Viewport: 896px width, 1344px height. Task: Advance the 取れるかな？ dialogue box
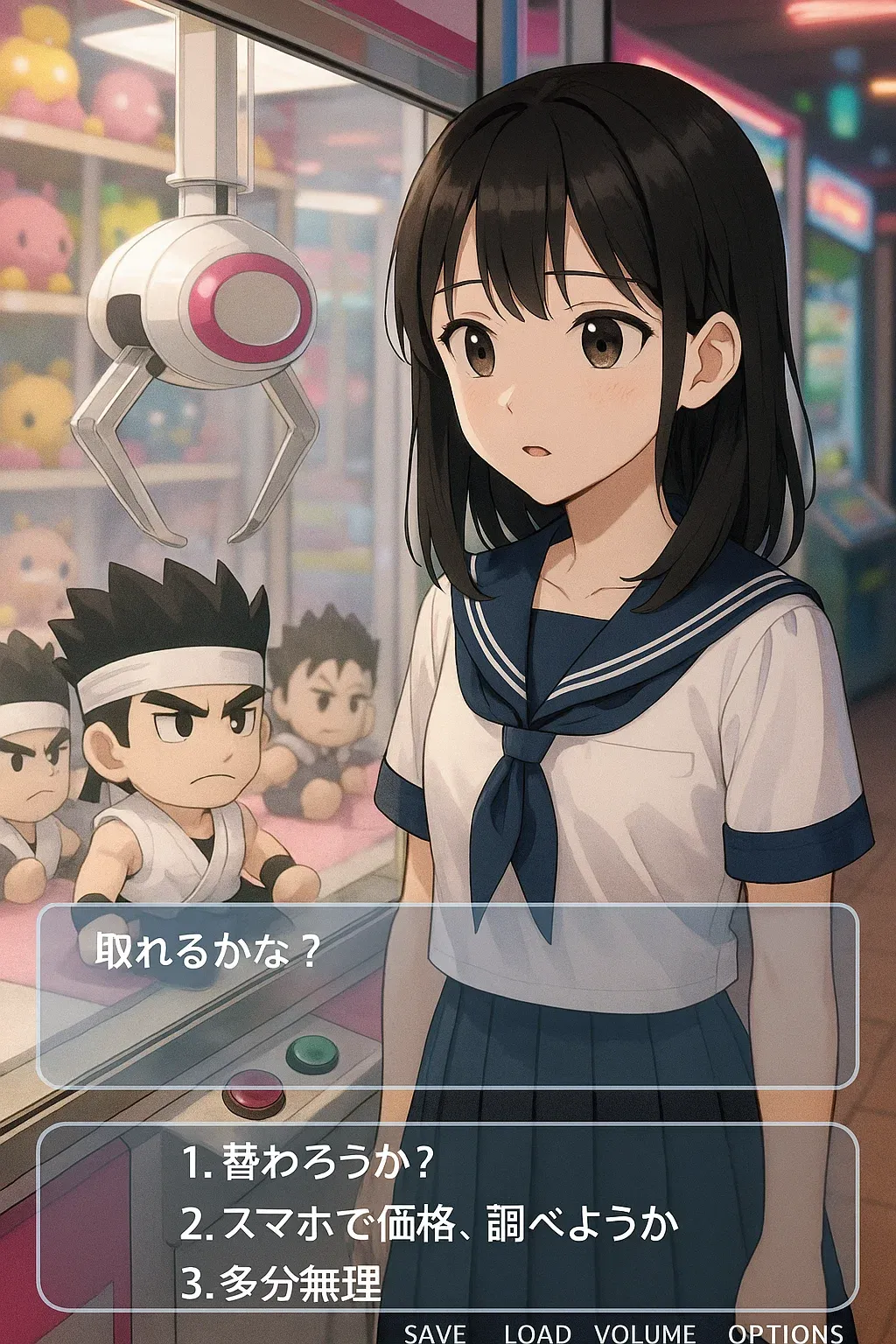point(446,996)
